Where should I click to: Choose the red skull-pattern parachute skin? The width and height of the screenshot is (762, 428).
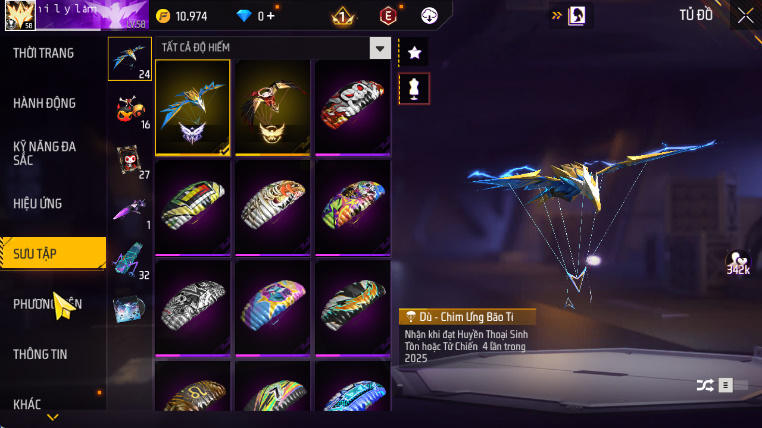click(x=352, y=107)
